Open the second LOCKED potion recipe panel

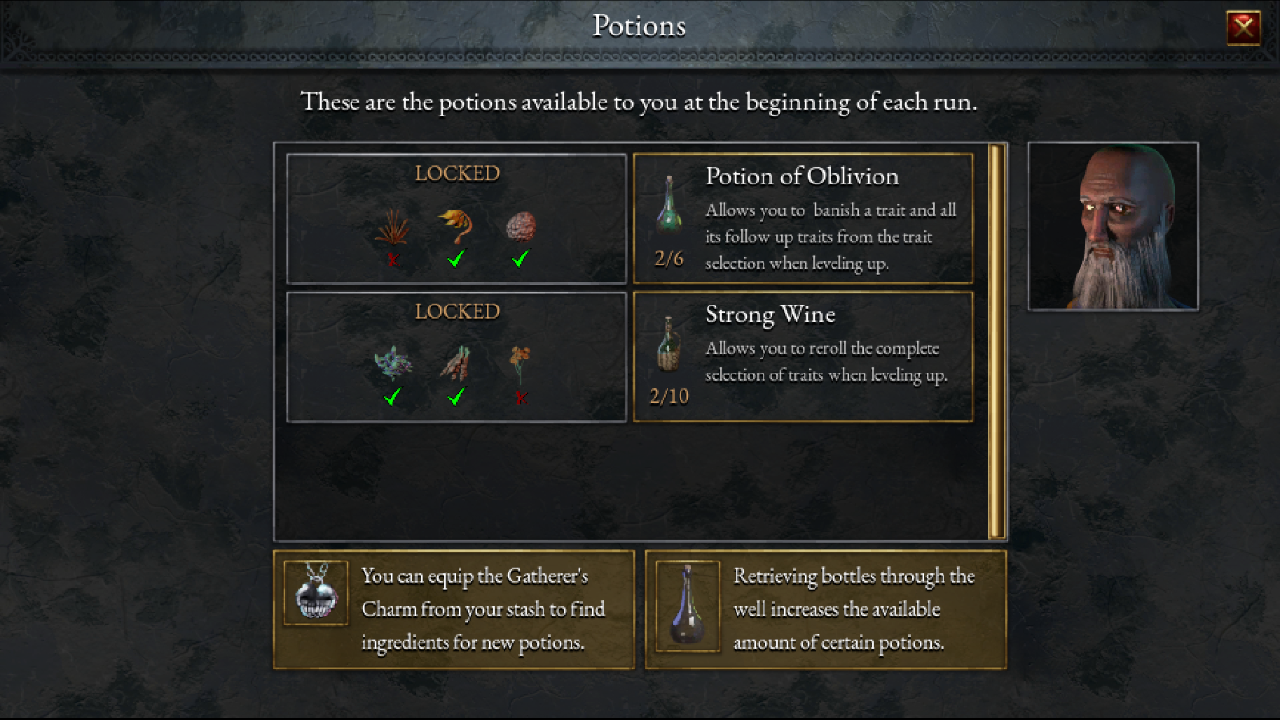(456, 356)
